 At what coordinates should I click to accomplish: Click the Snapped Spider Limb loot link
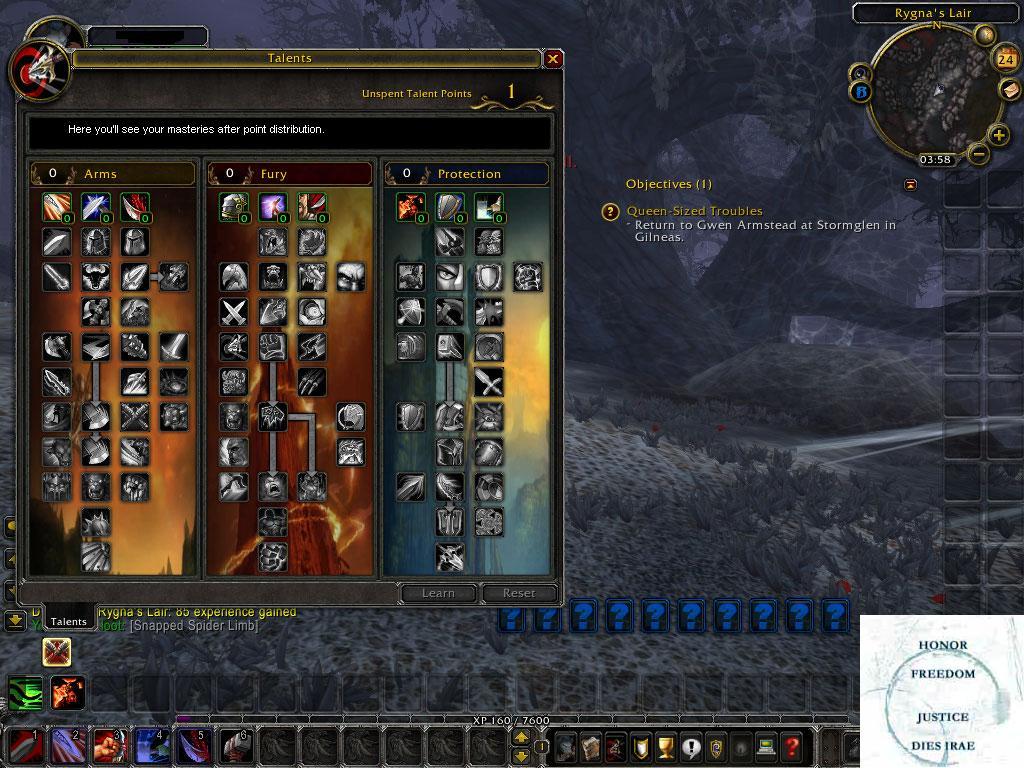point(193,625)
